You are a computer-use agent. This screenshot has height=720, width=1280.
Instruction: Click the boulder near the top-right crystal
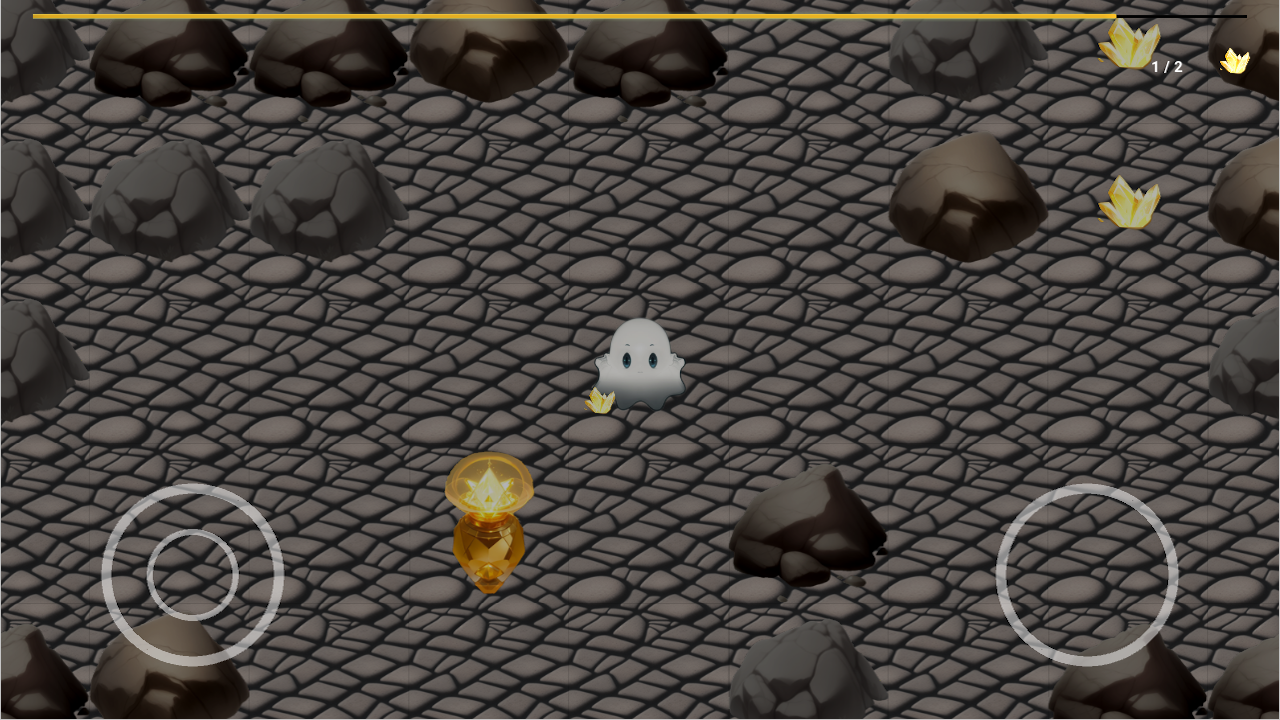(x=965, y=195)
